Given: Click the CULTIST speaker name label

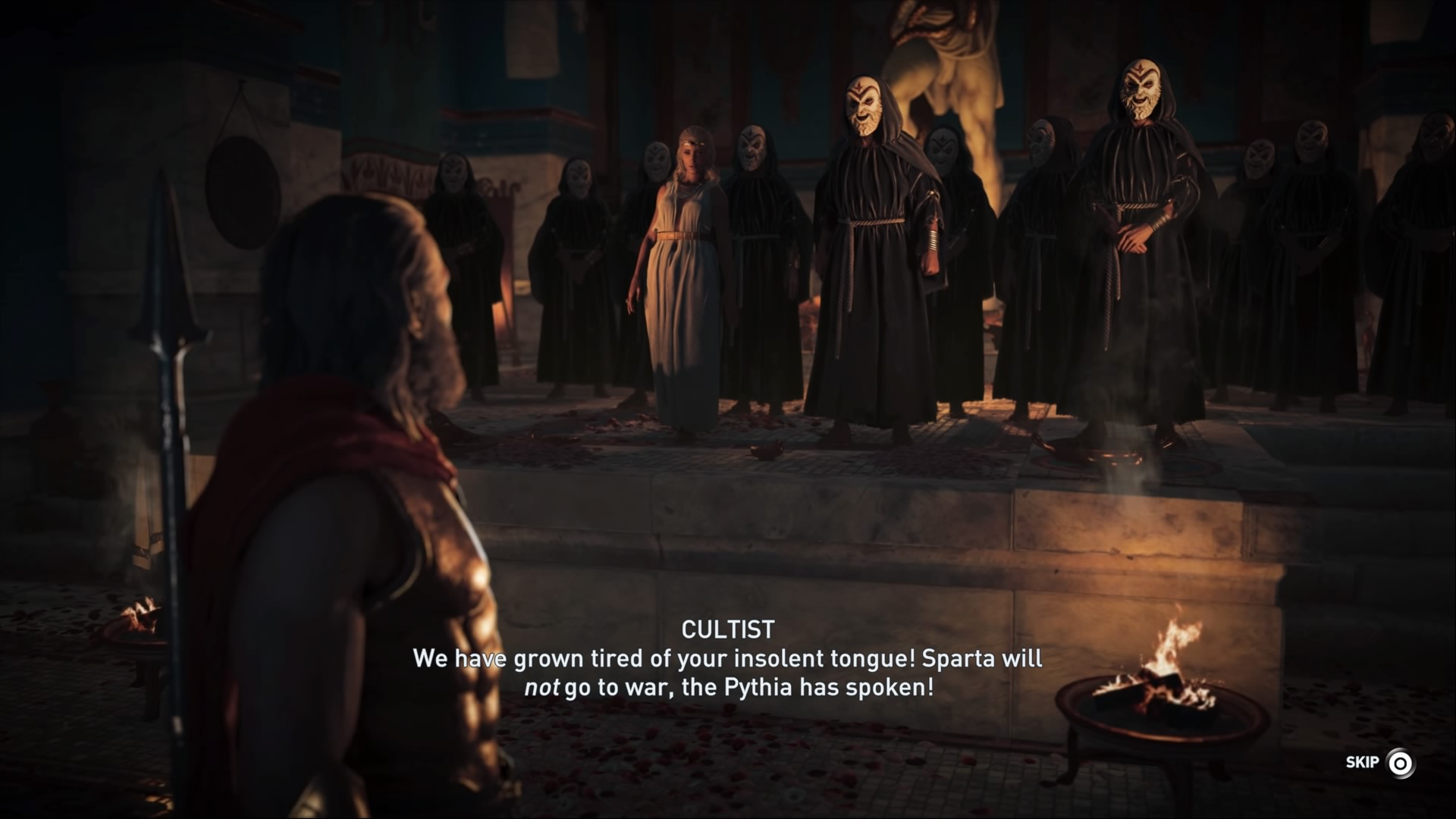Looking at the screenshot, I should coord(729,628).
